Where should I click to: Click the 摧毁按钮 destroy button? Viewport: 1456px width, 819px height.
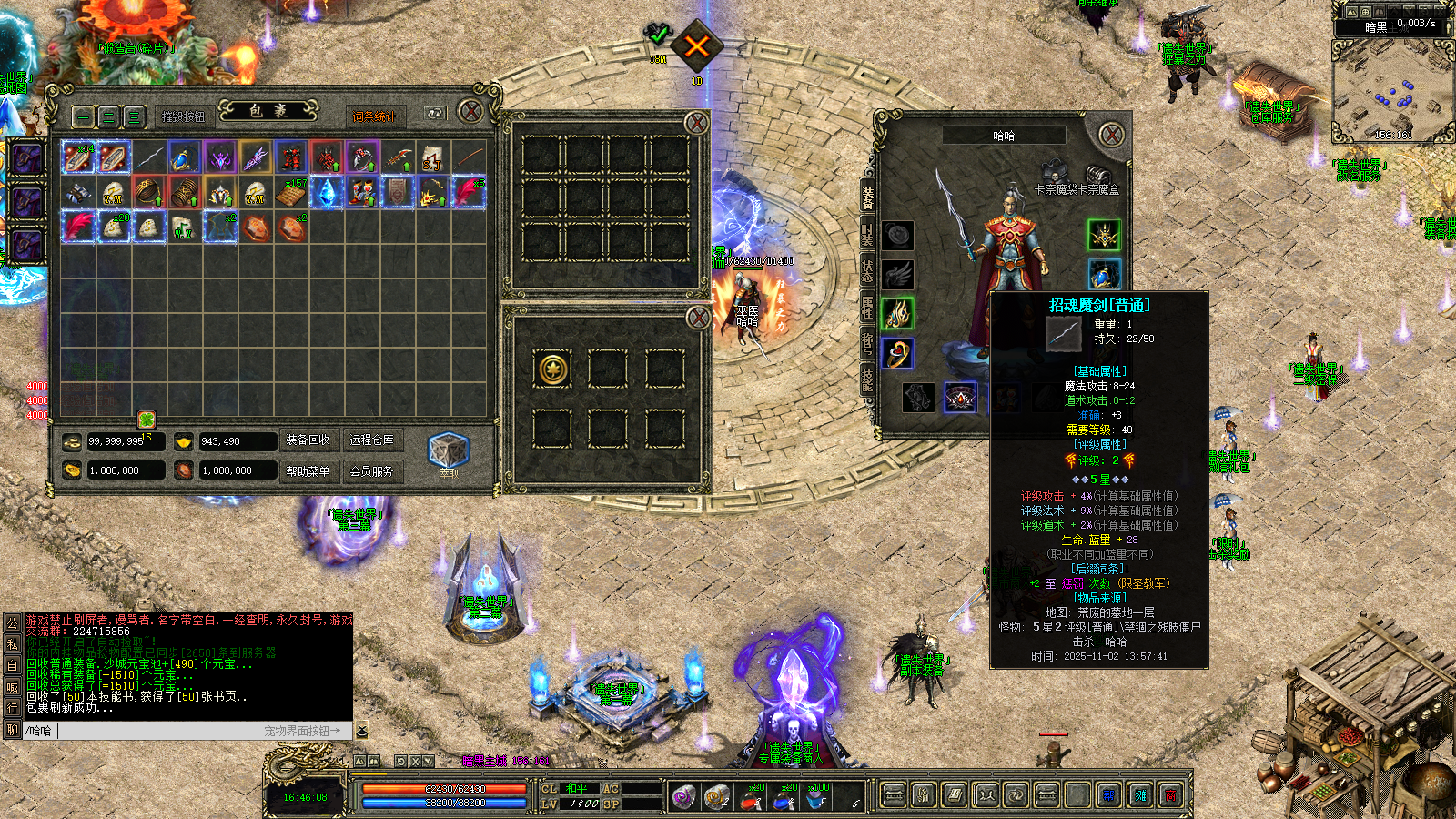(x=184, y=116)
